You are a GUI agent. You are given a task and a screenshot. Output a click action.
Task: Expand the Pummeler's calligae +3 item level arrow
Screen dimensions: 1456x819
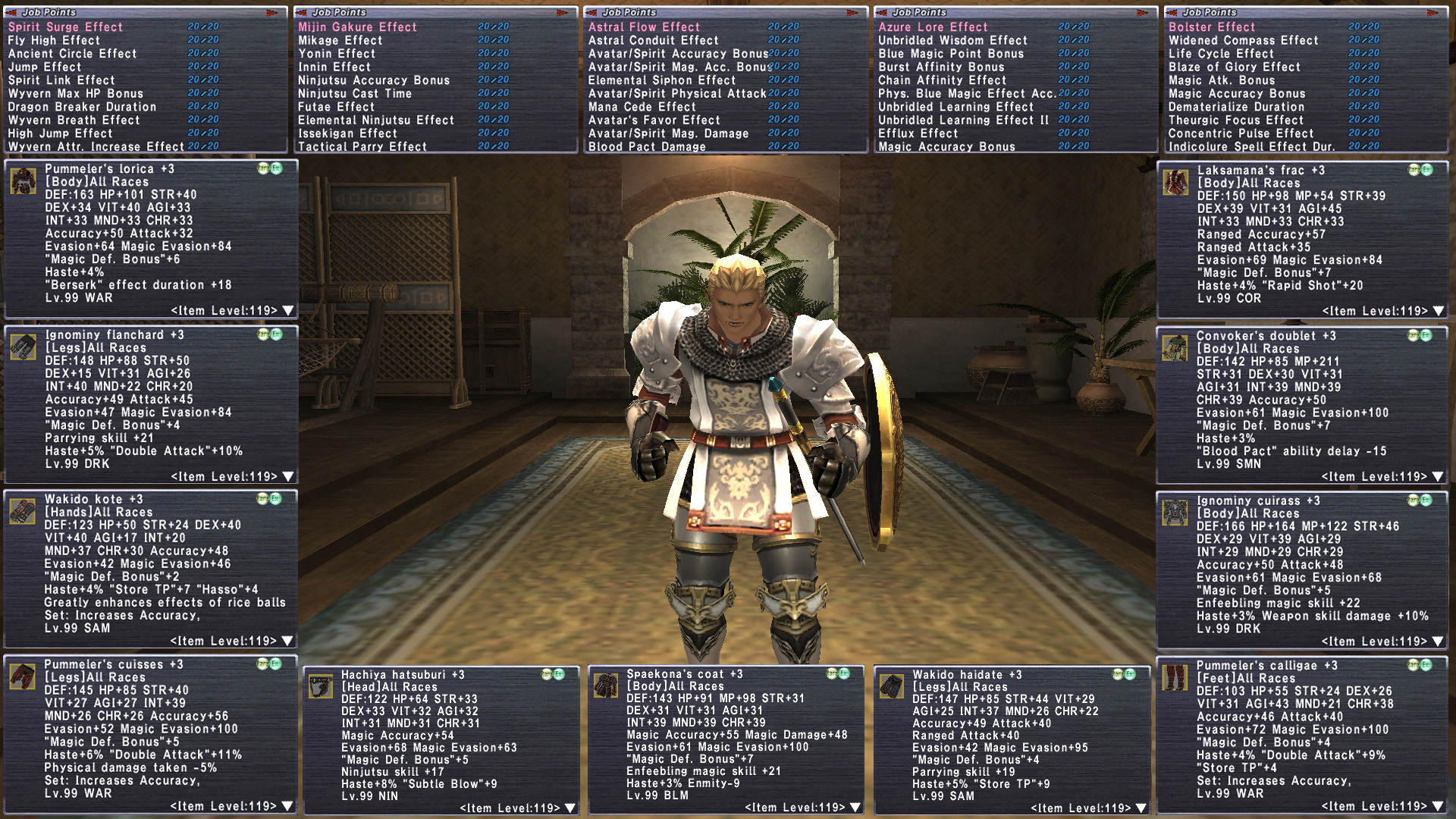pos(1438,806)
